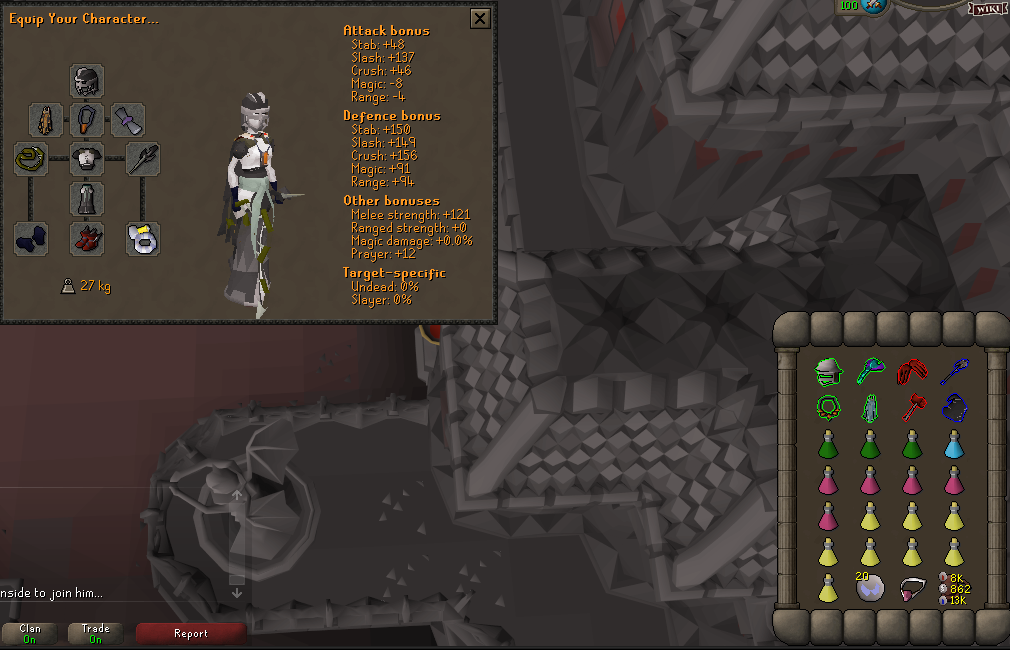The width and height of the screenshot is (1010, 650).
Task: Select the equipped amulet slot
Action: (x=88, y=120)
